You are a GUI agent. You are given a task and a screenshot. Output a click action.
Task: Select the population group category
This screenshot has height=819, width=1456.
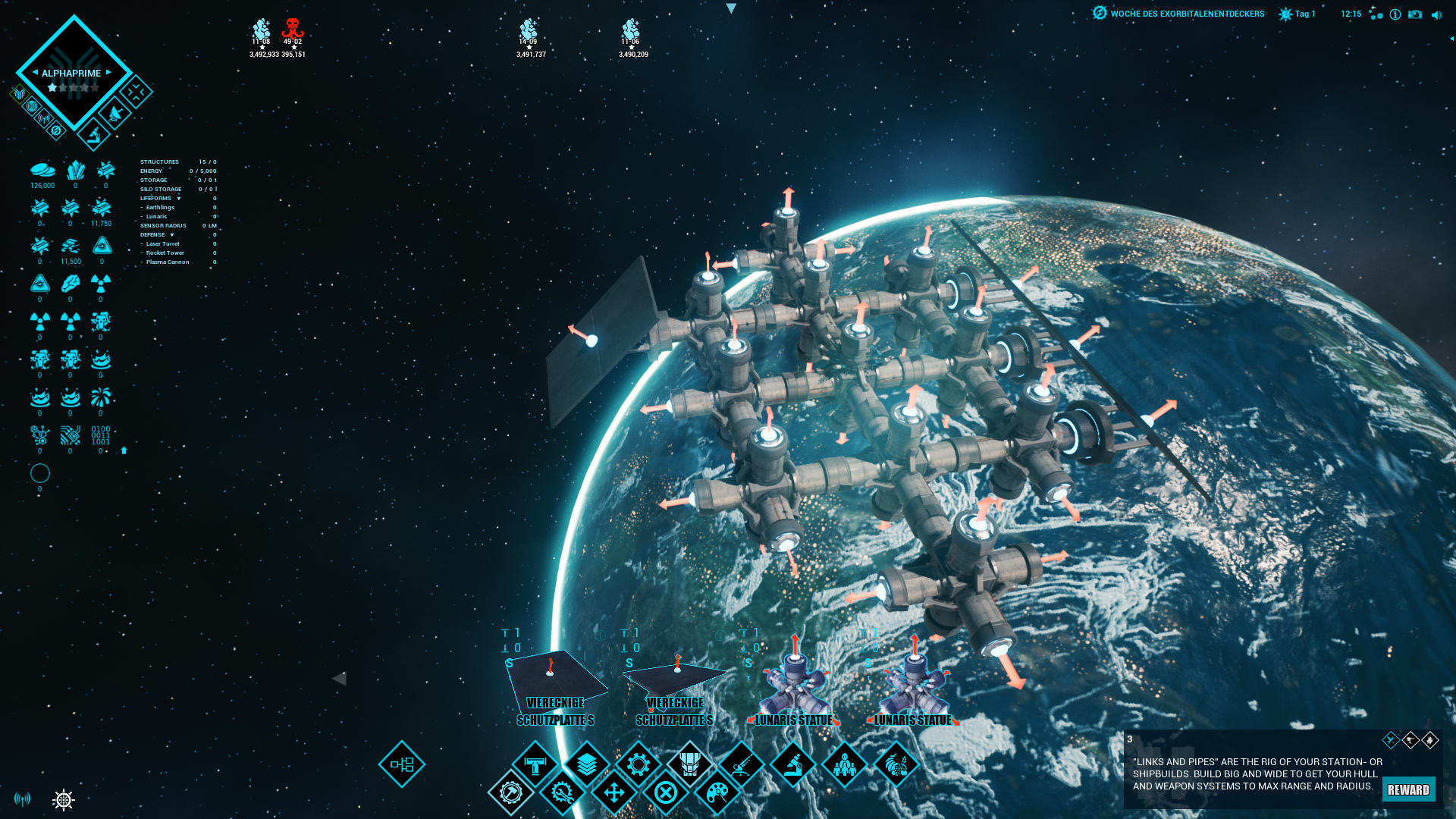click(844, 764)
